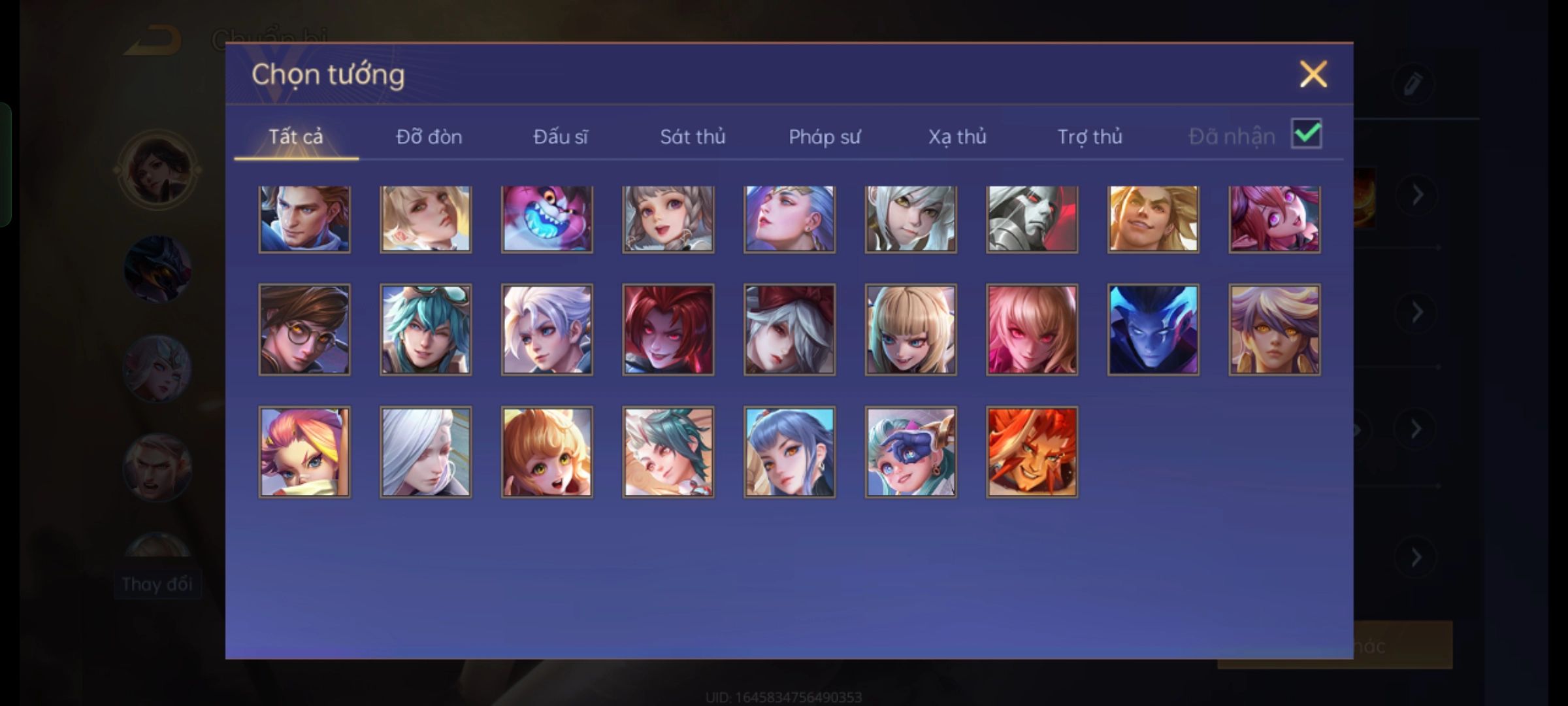Viewport: 1568px width, 706px height.
Task: Toggle the Đã nhận checkbox
Action: click(1306, 134)
